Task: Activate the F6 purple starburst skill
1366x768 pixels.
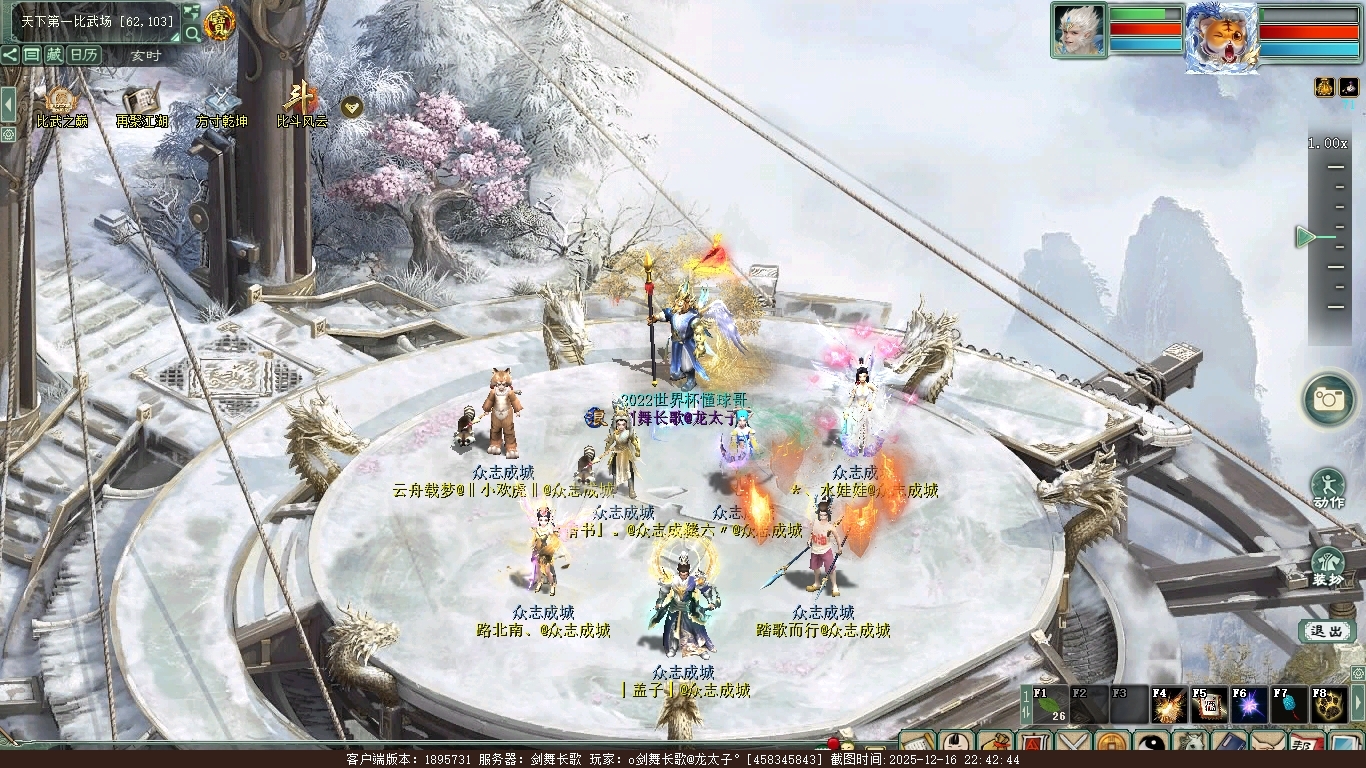Action: coord(1249,706)
